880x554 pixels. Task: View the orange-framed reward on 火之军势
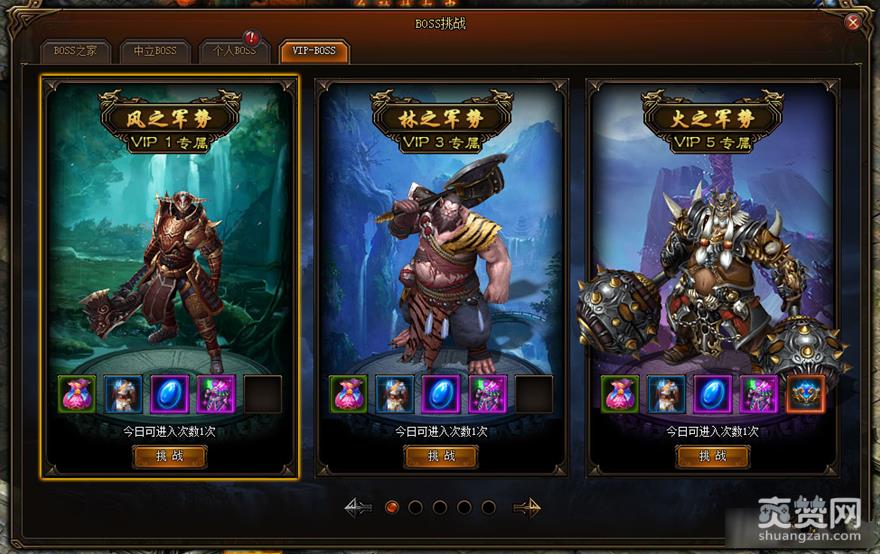click(805, 394)
